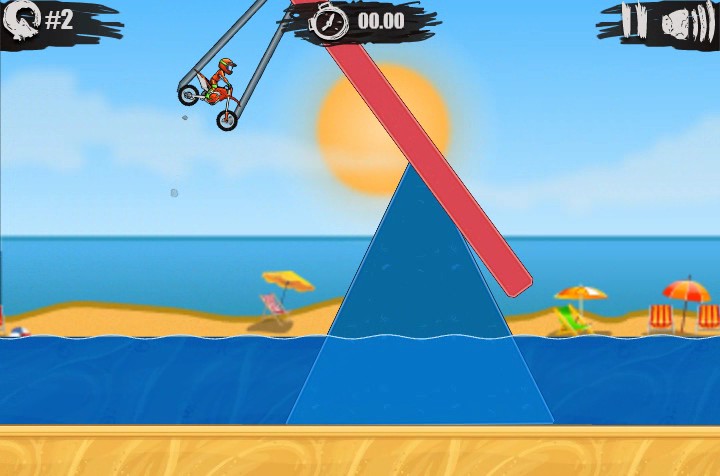Restart the level with the circular arrow icon
Screen dimensions: 720x476
[x=22, y=19]
